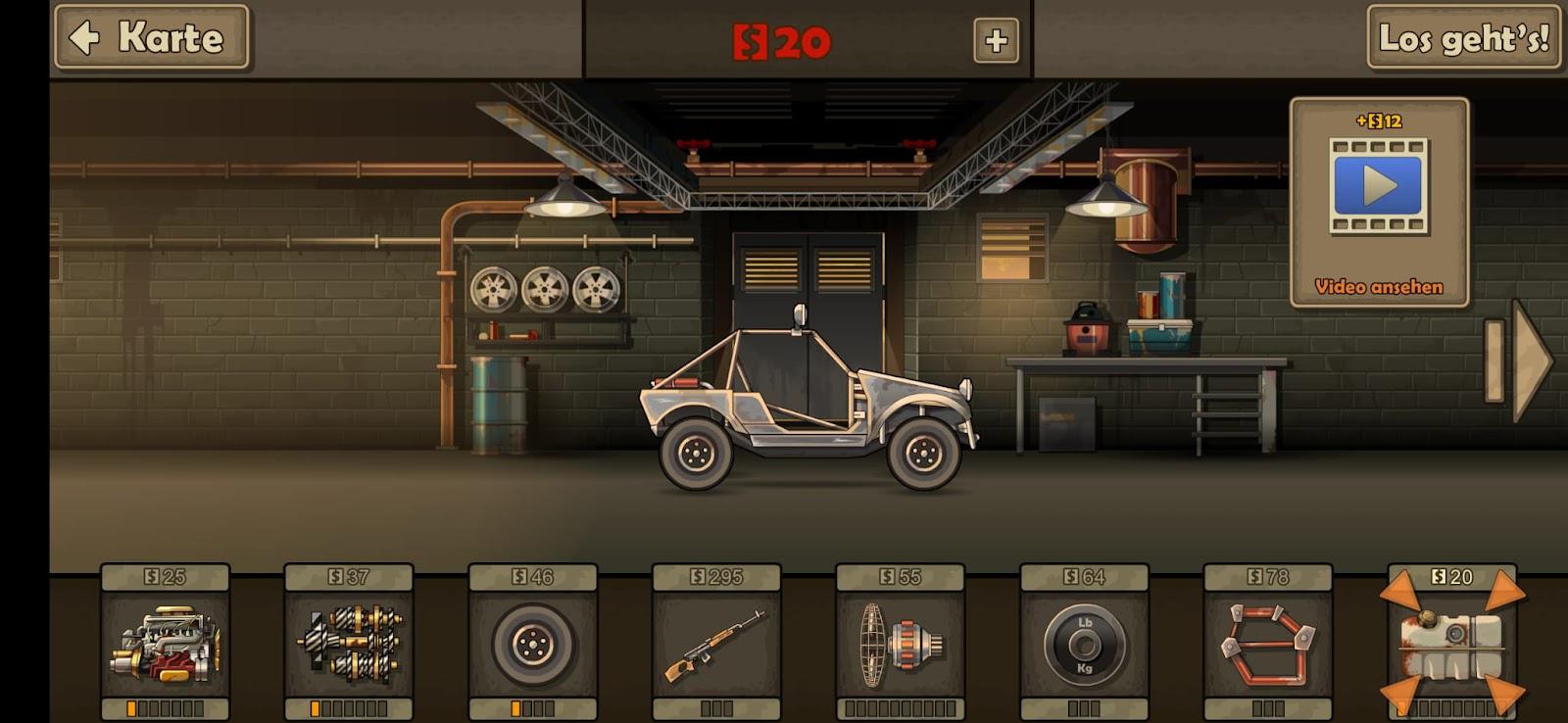Watch the video for +$12
The image size is (1568, 723).
coord(1379,201)
